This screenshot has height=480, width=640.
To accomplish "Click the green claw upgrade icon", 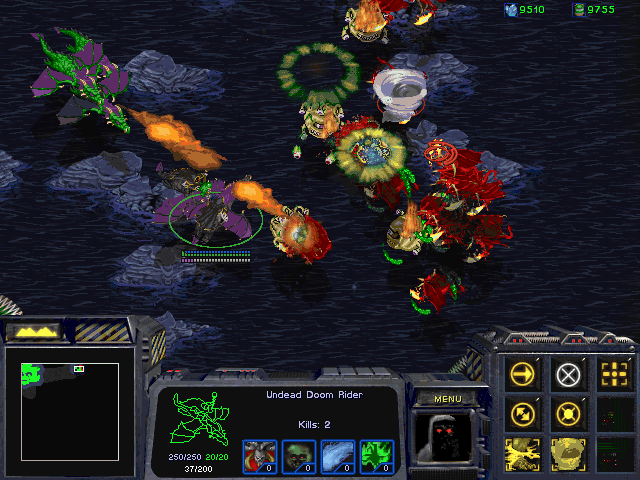I will pos(376,456).
